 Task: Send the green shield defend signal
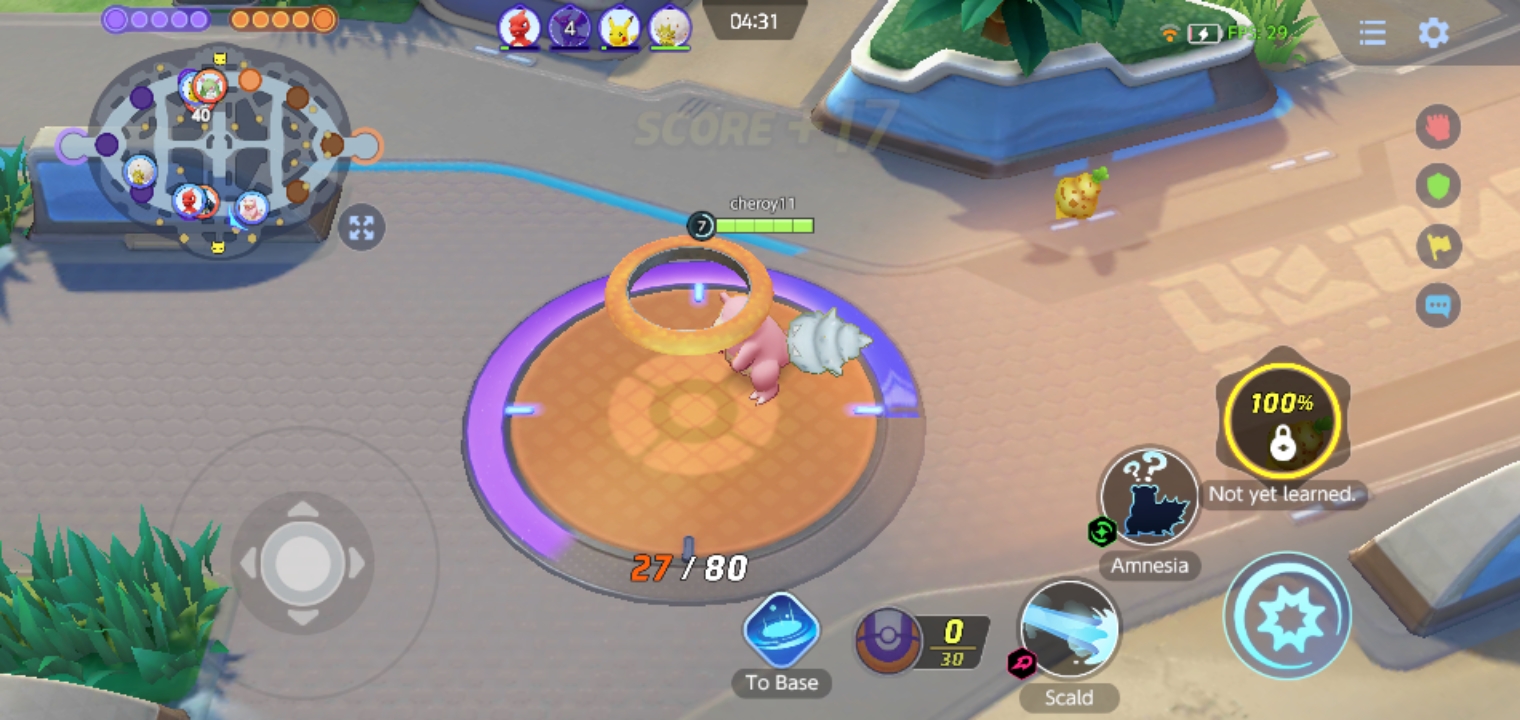[1438, 187]
